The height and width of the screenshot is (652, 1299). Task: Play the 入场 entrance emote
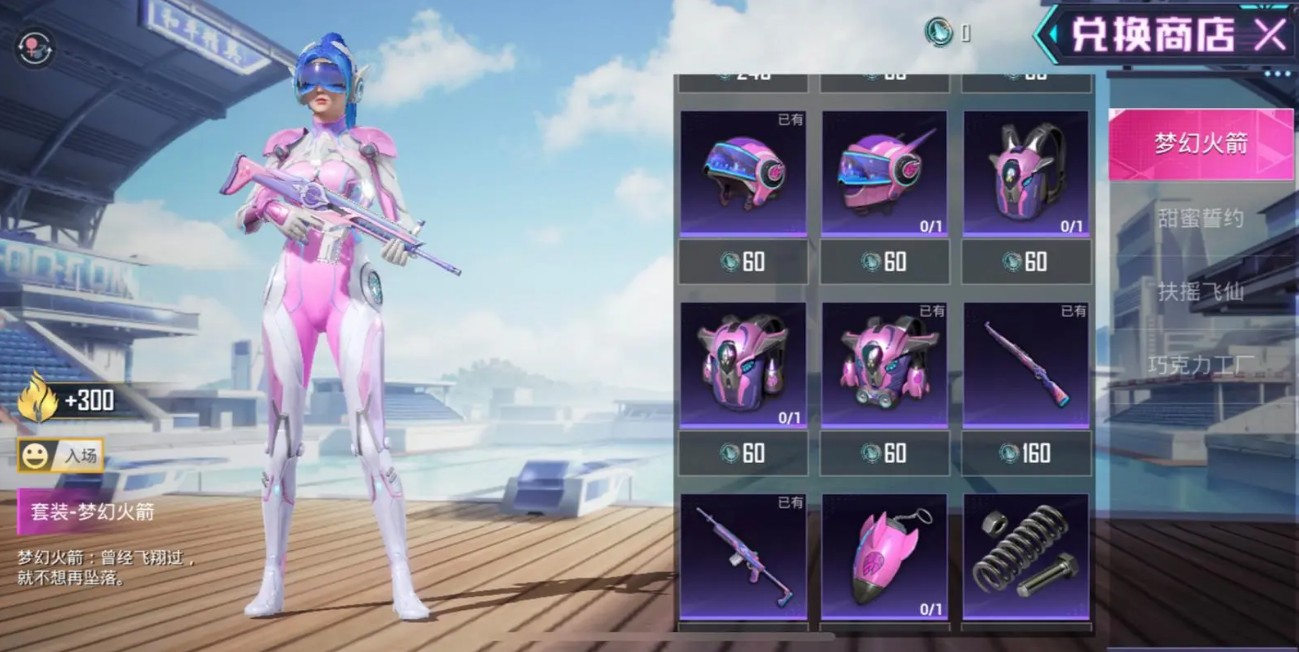click(x=61, y=456)
